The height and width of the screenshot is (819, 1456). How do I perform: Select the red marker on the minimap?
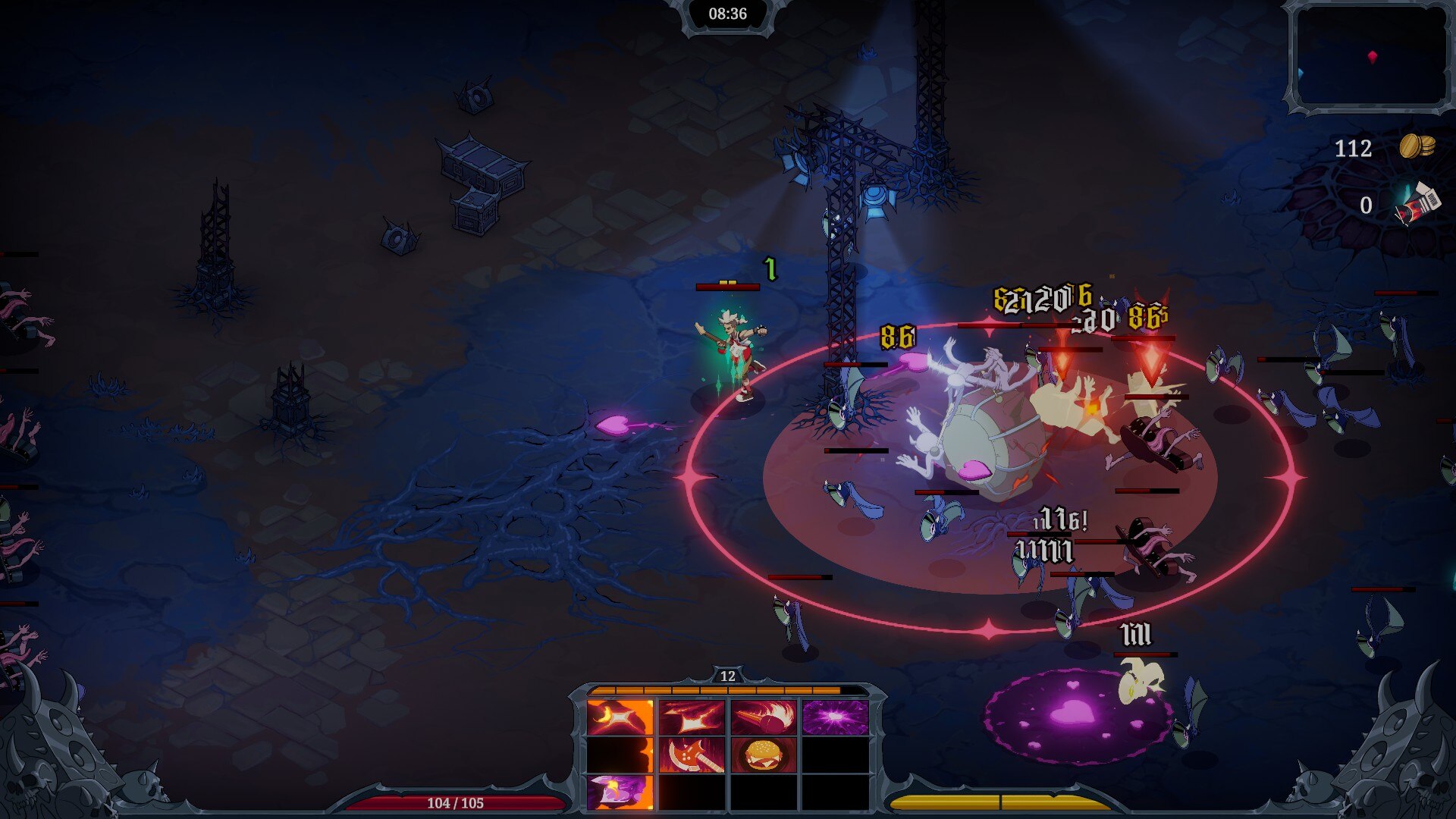(1372, 57)
